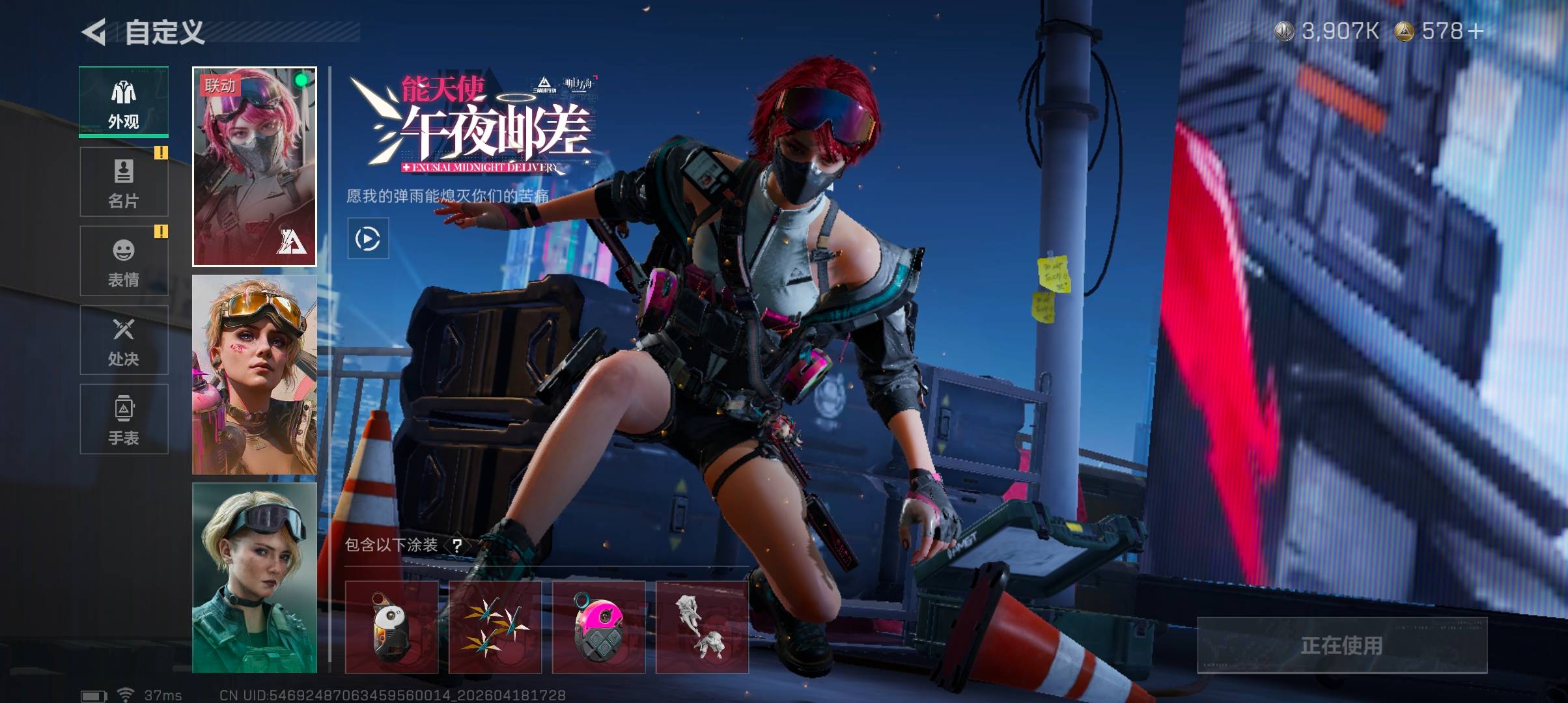Show help for 包含以下涂装
1568x703 pixels.
tap(457, 545)
